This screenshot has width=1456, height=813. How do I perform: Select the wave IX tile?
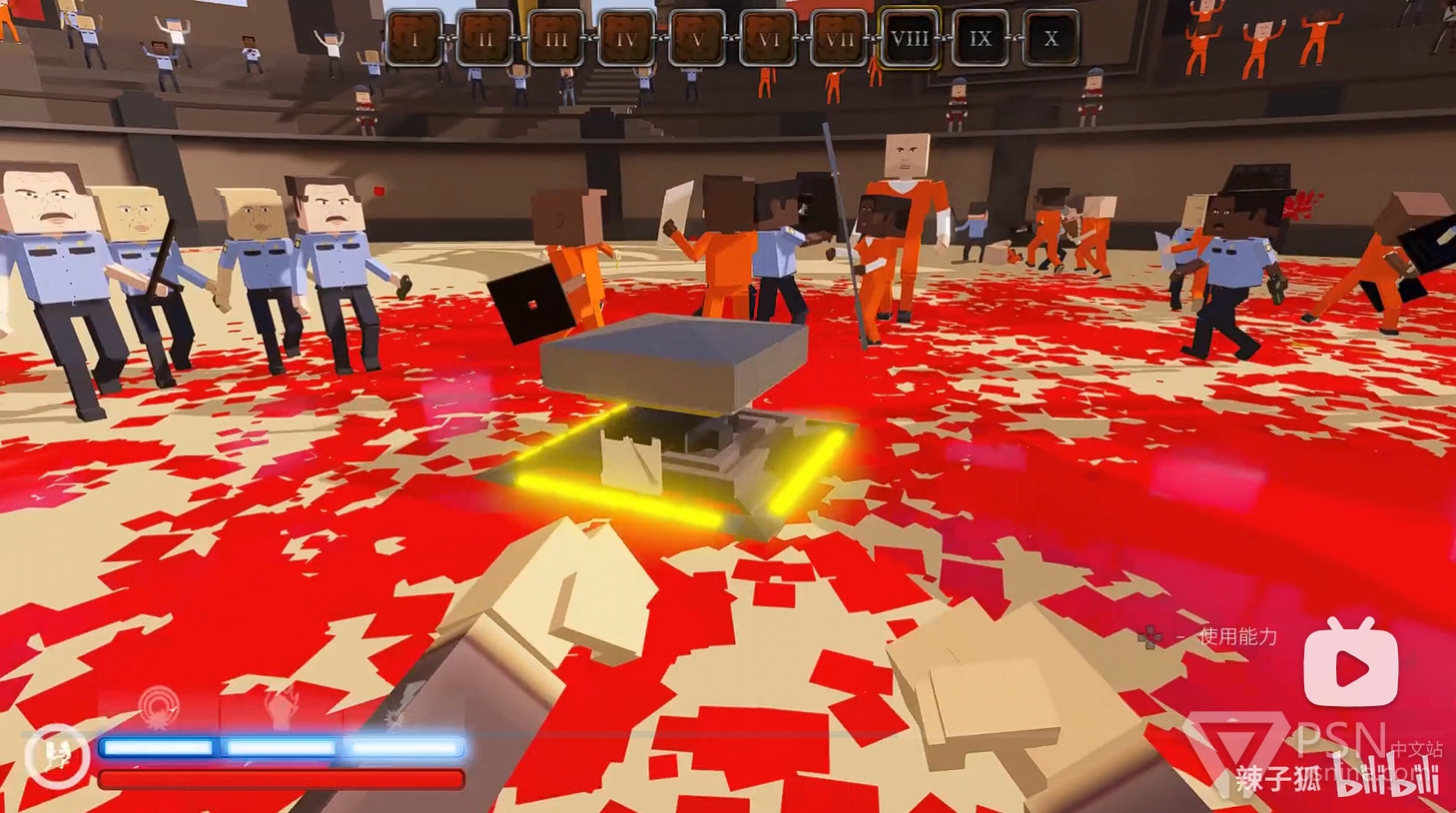(981, 39)
